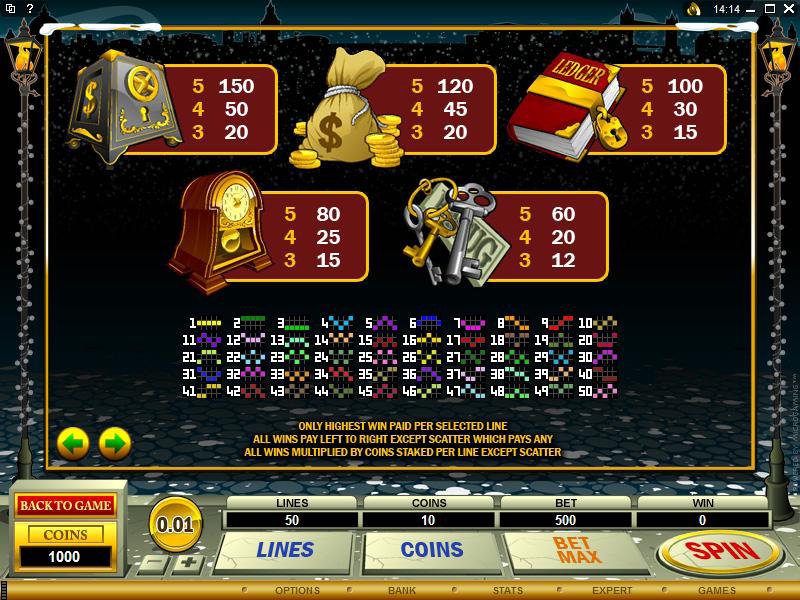The image size is (800, 600).
Task: Return with the Back to Game button
Action: pyautogui.click(x=64, y=505)
